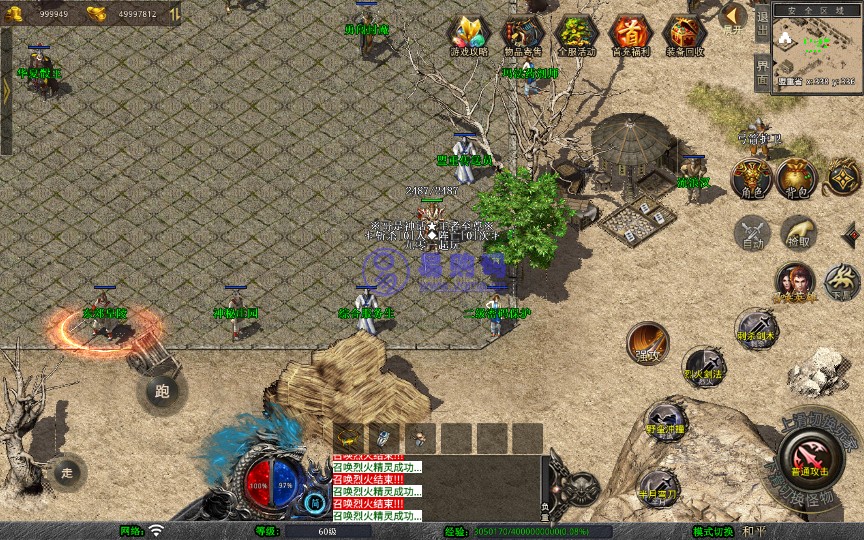Viewport: 864px width, 540px height.
Task: Activate the 刺杀剑术 assassination sword skill
Action: [756, 329]
